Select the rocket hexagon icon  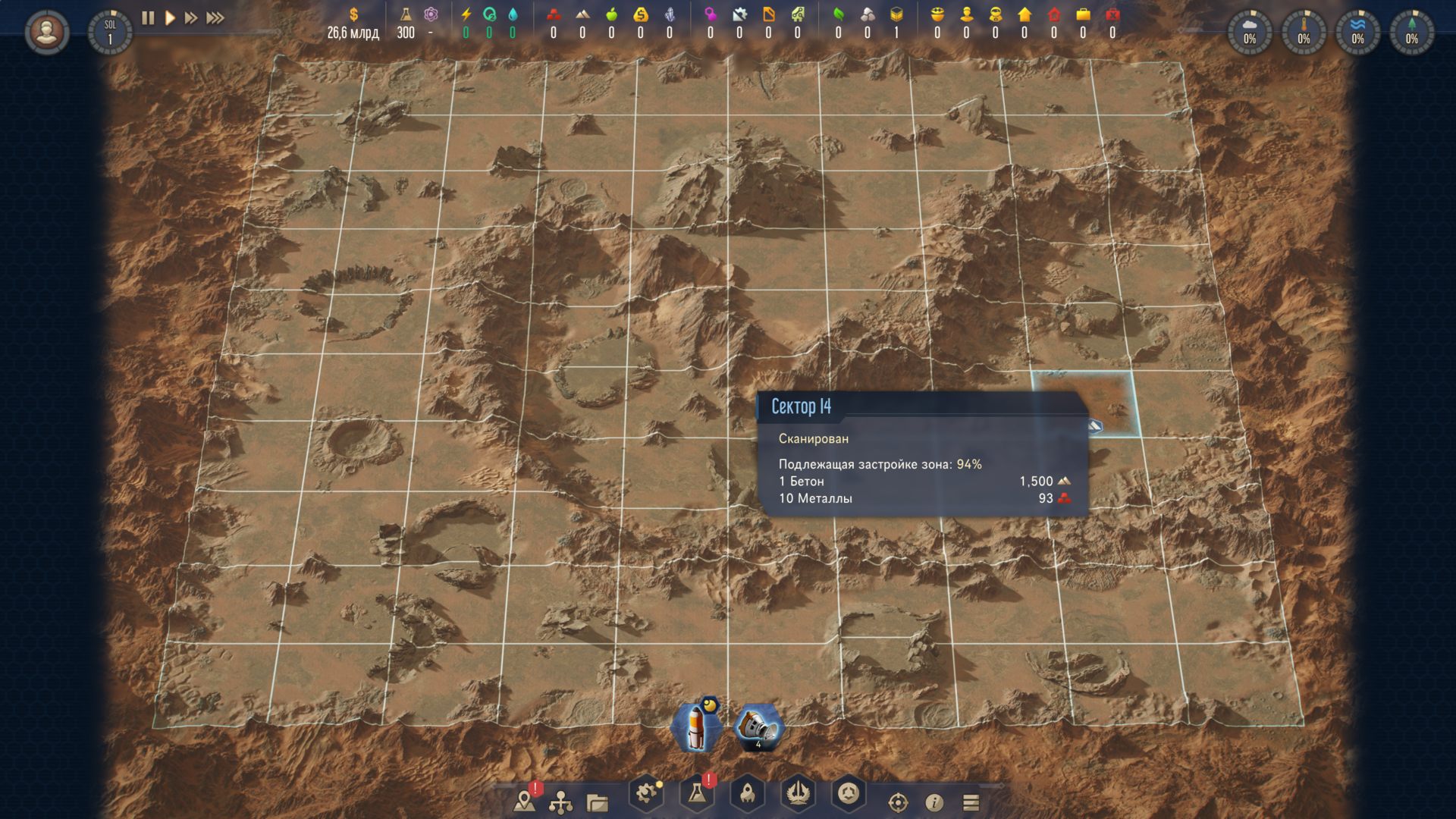pyautogui.click(x=696, y=729)
